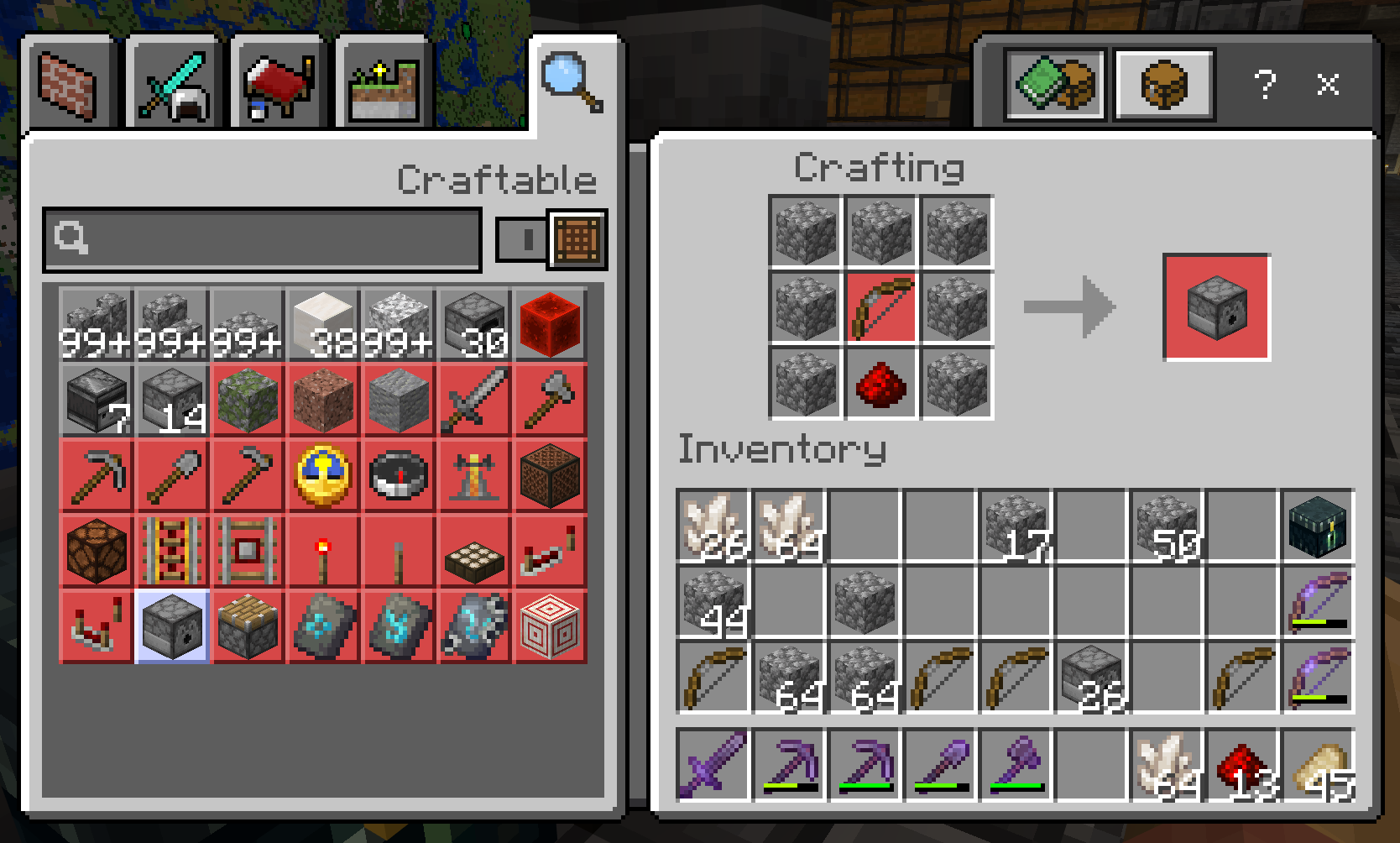1400x843 pixels.
Task: Choose the note block recipe
Action: click(550, 476)
